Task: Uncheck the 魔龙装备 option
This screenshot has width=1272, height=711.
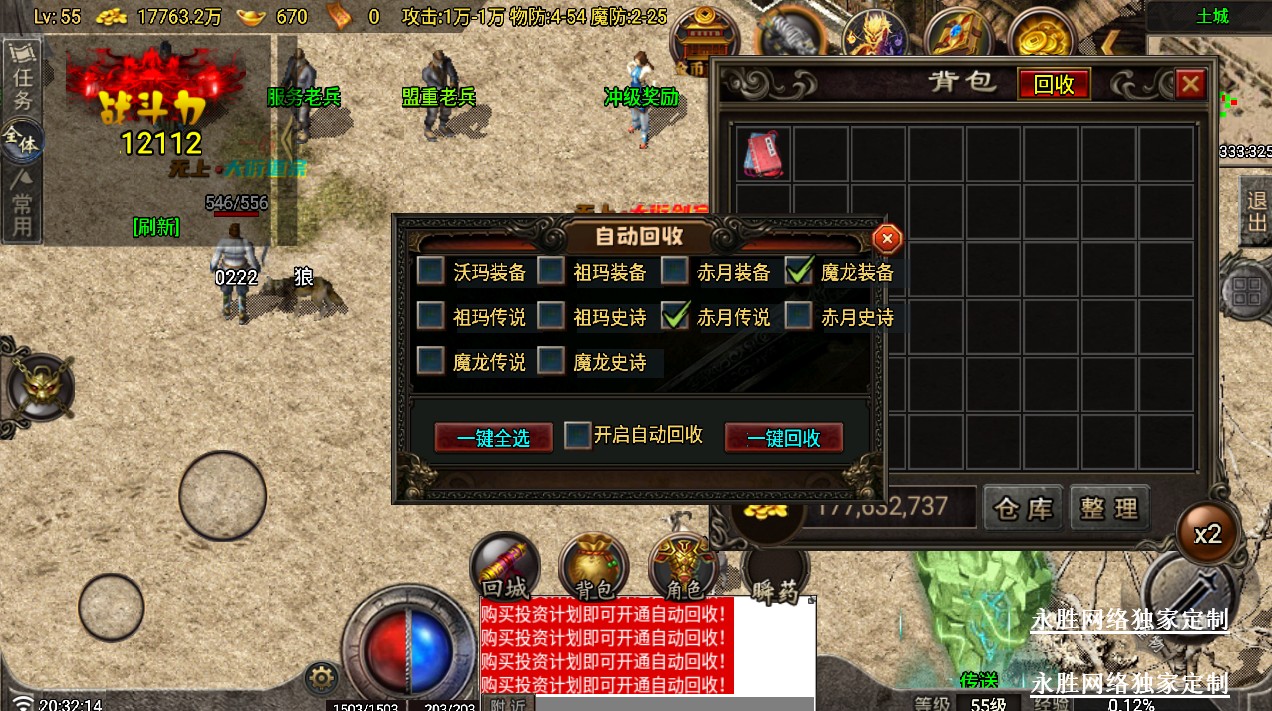Action: click(799, 271)
